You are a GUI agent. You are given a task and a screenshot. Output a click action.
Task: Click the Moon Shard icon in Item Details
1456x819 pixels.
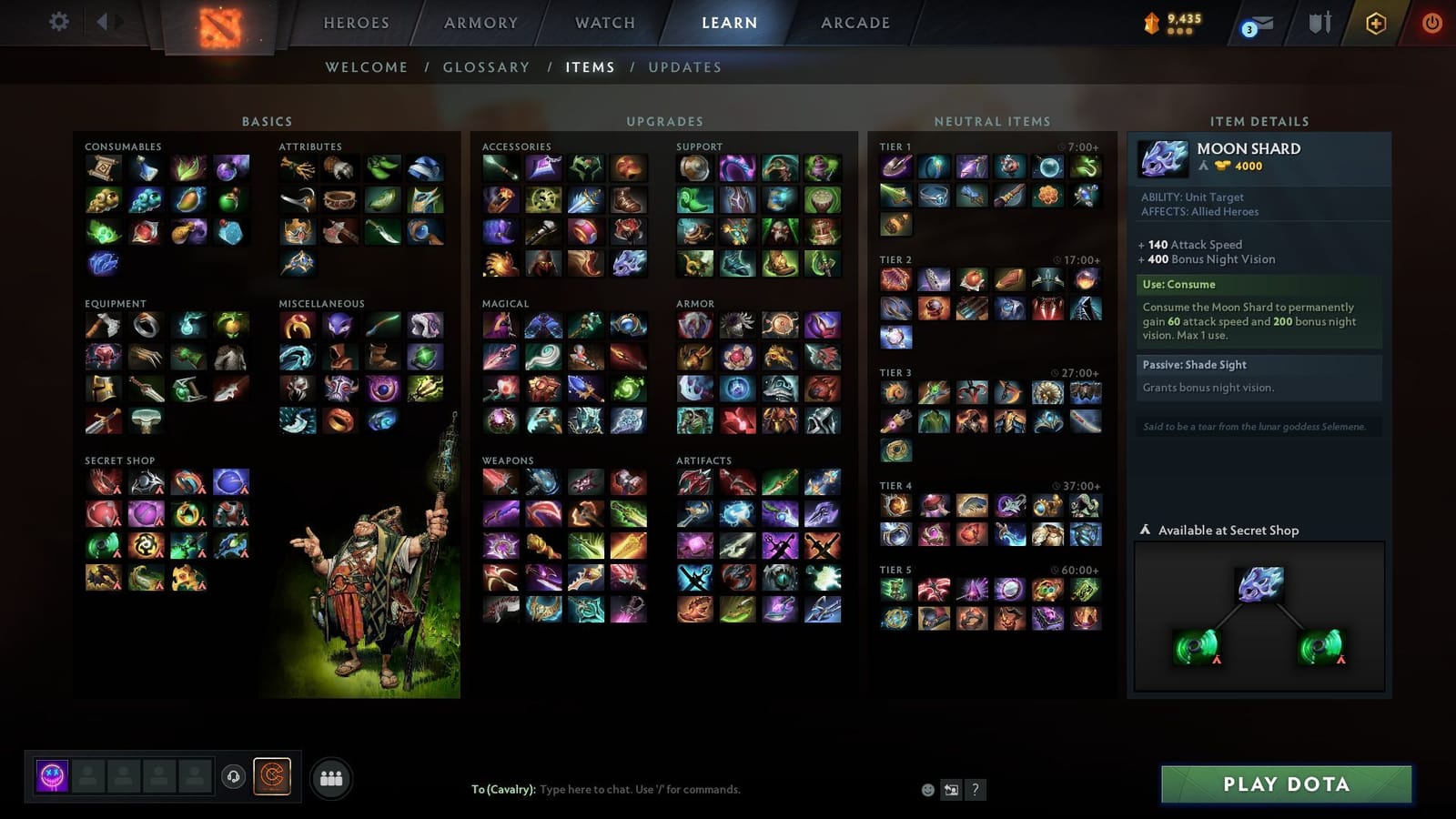point(1162,157)
